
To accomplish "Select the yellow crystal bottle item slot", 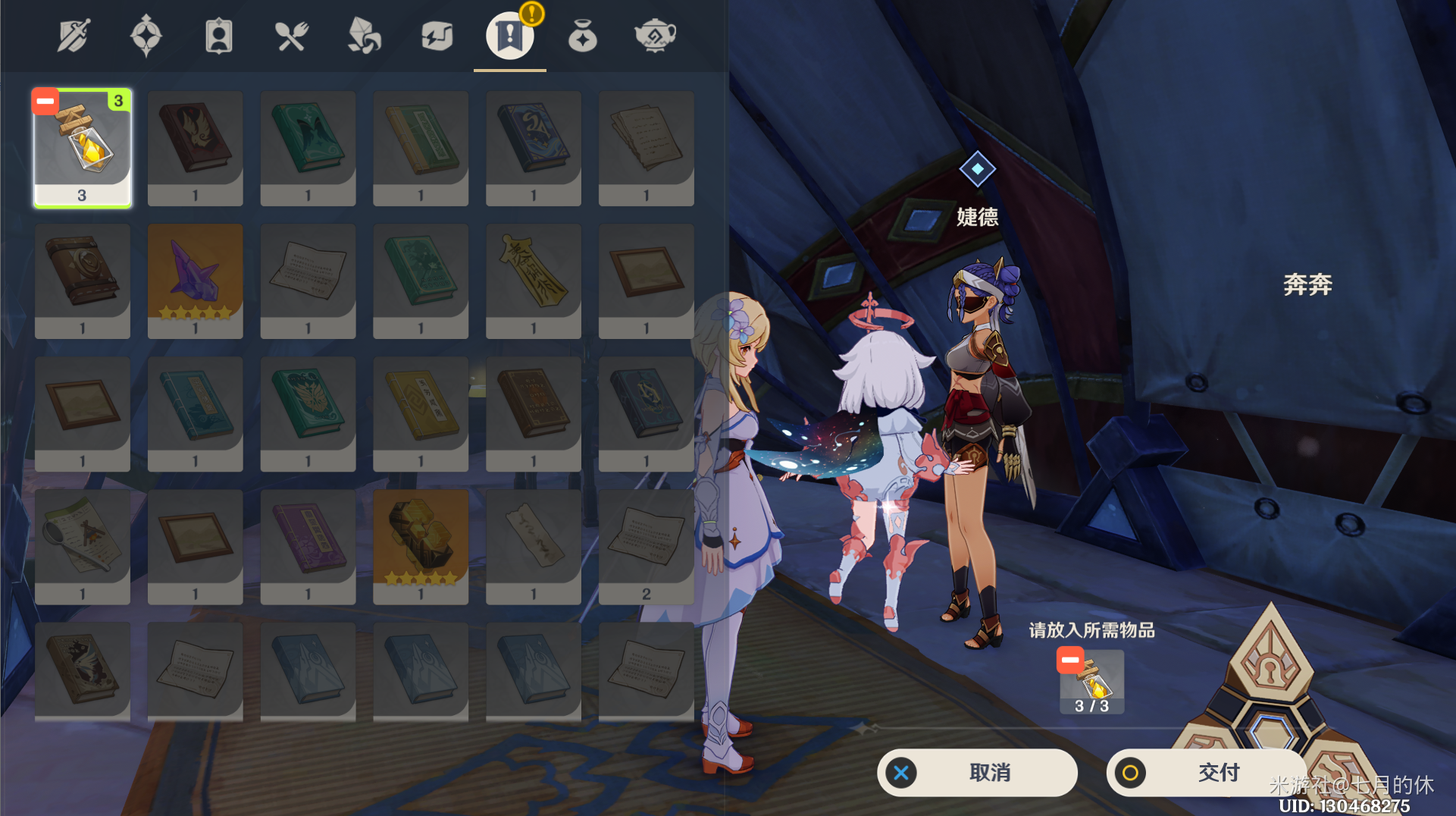I will [83, 148].
